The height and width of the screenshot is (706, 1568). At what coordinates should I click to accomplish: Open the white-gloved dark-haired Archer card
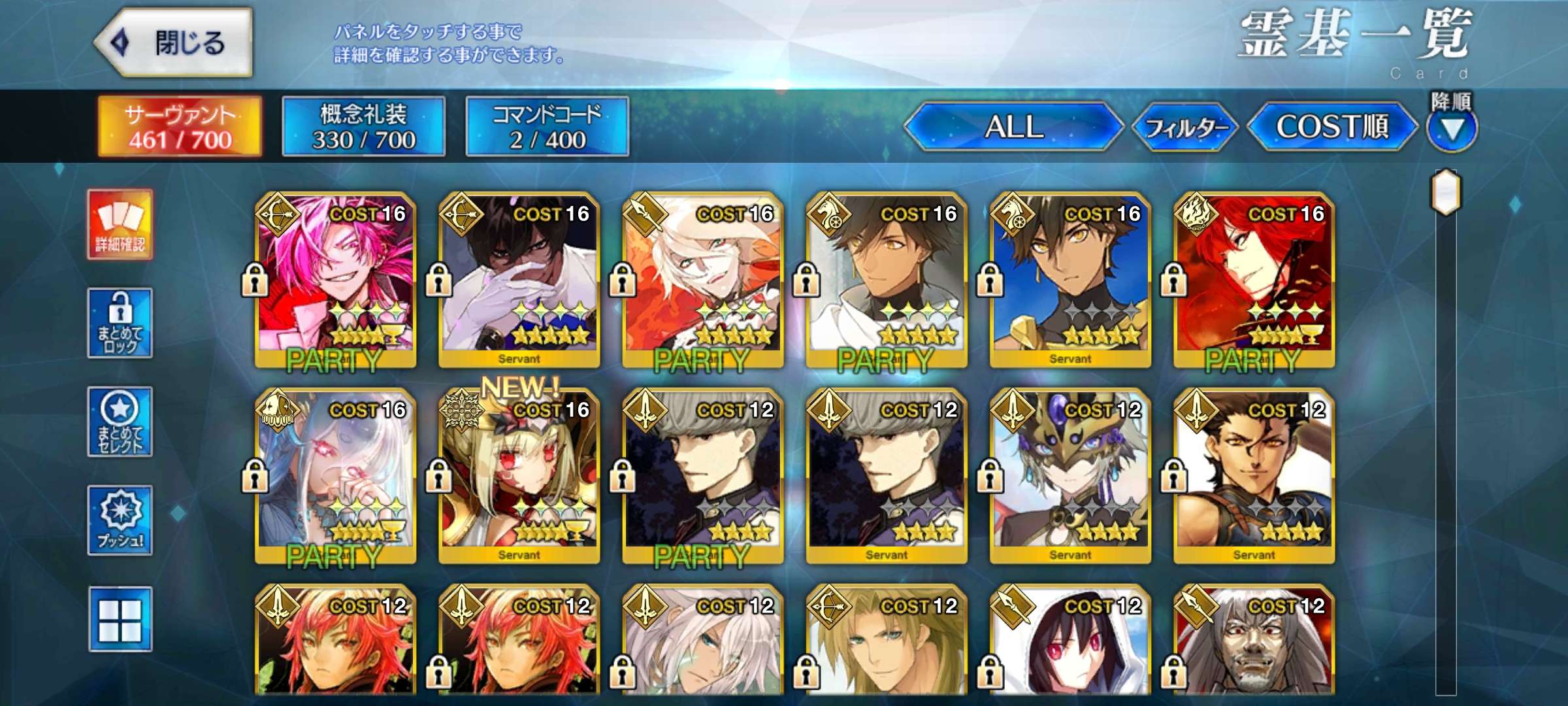(519, 279)
